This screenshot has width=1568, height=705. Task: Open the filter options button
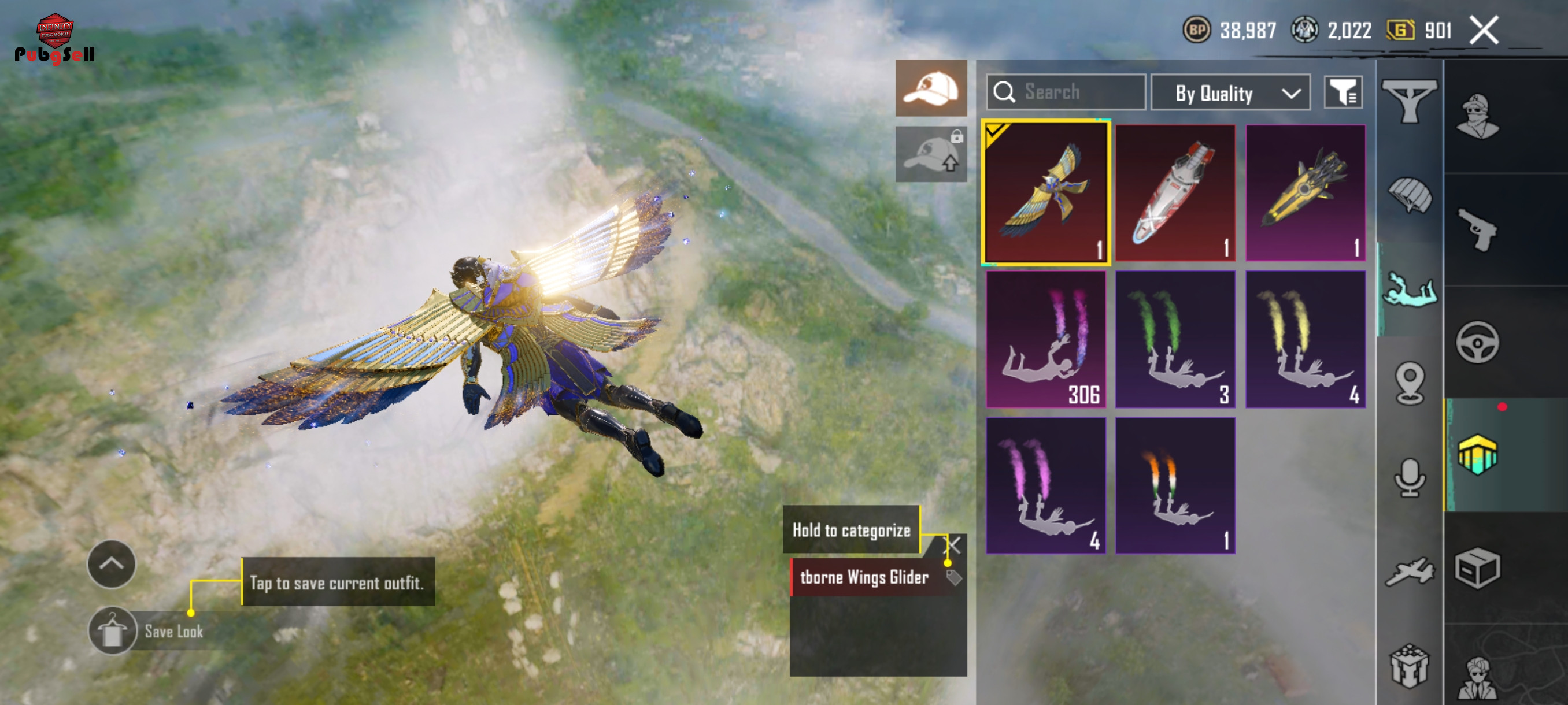pos(1343,92)
